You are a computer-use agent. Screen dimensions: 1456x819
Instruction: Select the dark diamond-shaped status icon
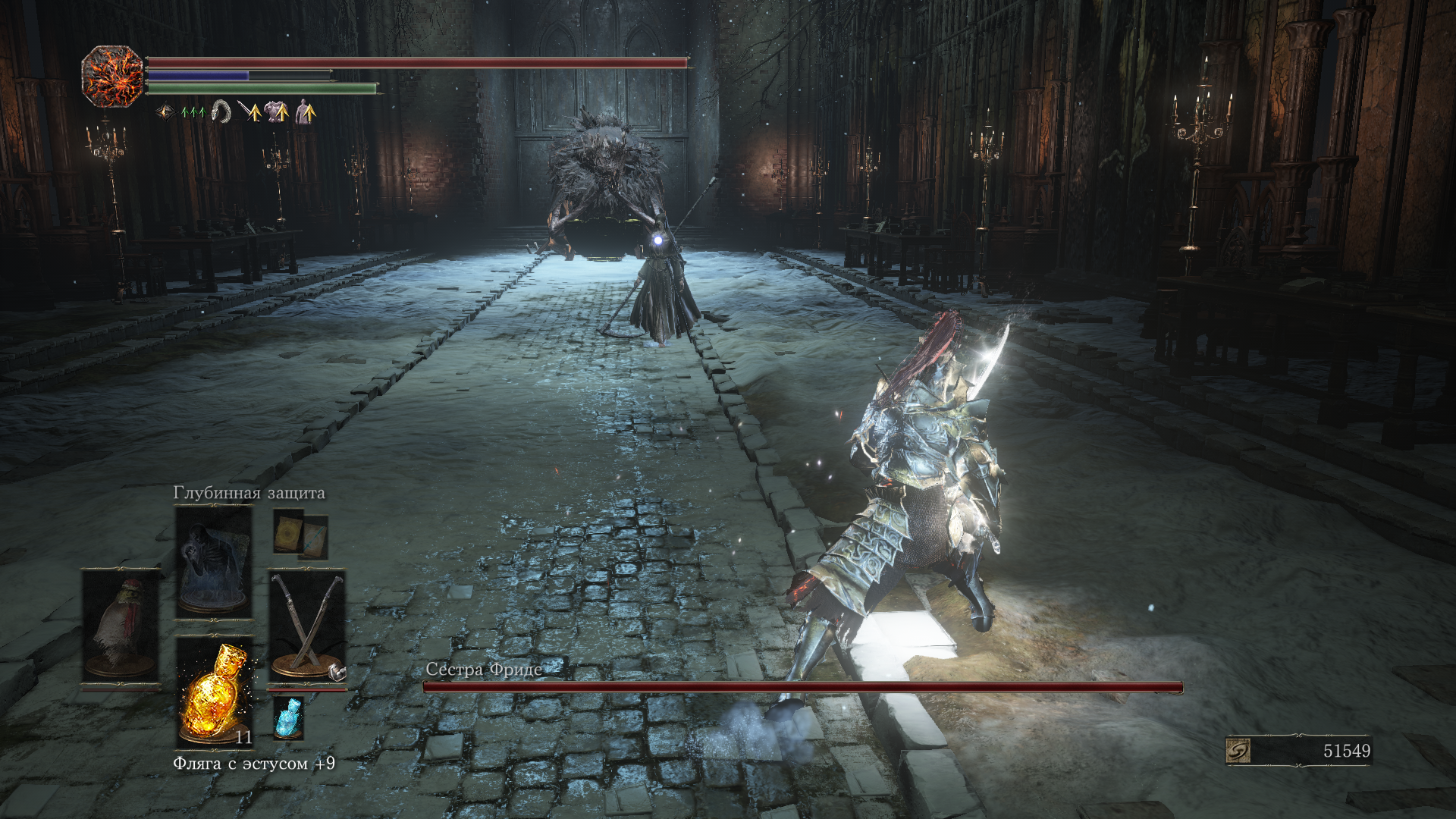point(165,112)
